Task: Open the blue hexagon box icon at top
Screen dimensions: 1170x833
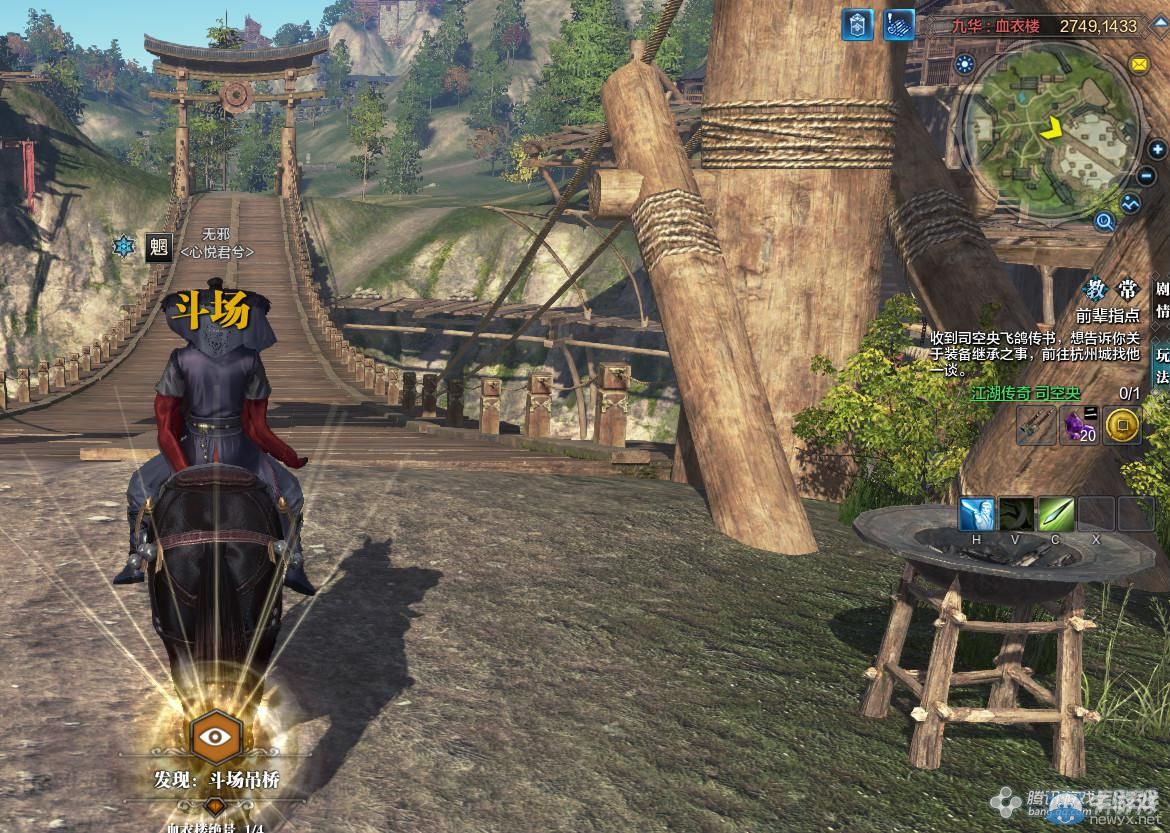Action: tap(857, 25)
